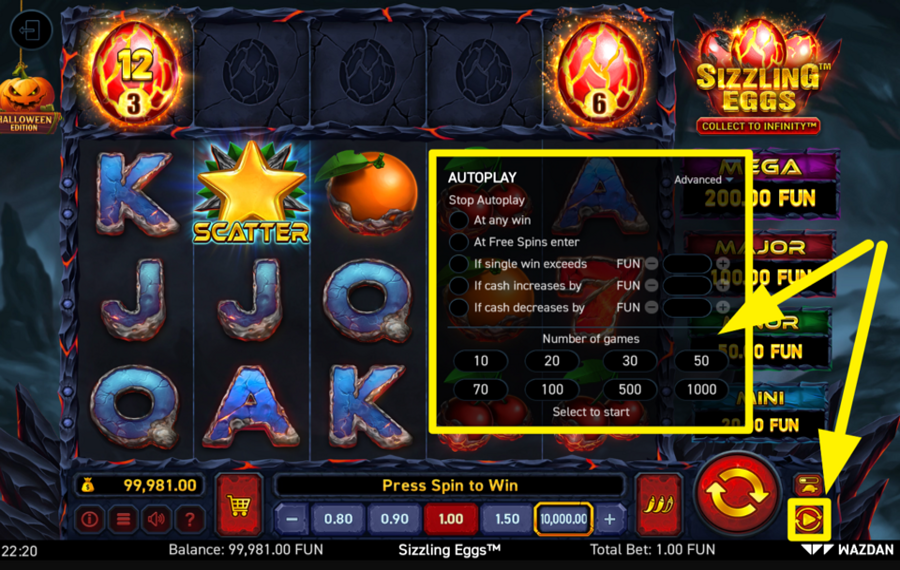Open the shopping cart feature buy
This screenshot has width=900, height=570.
pos(239,505)
